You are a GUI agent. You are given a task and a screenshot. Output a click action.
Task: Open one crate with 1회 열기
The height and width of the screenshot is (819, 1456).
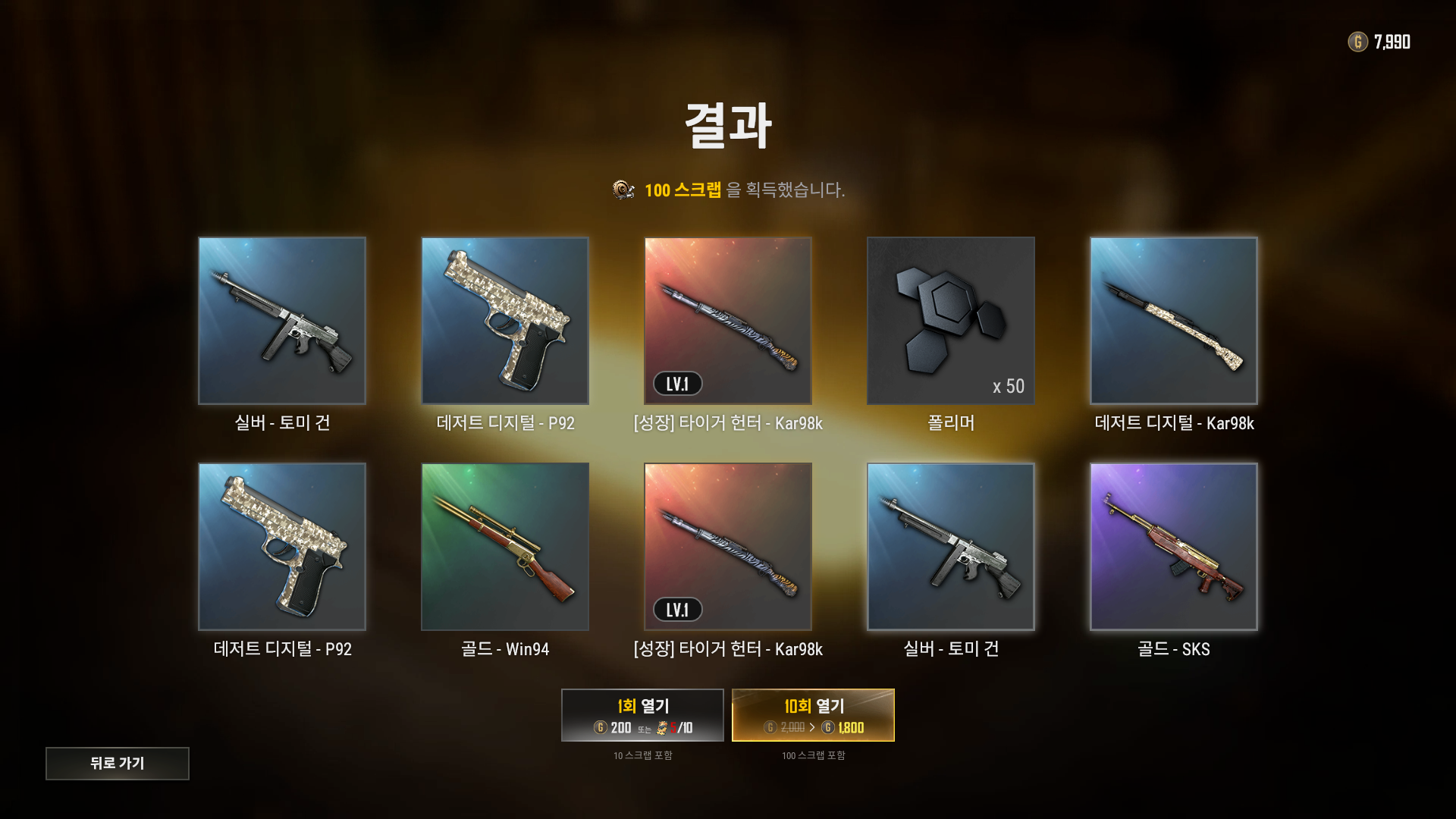[x=642, y=715]
